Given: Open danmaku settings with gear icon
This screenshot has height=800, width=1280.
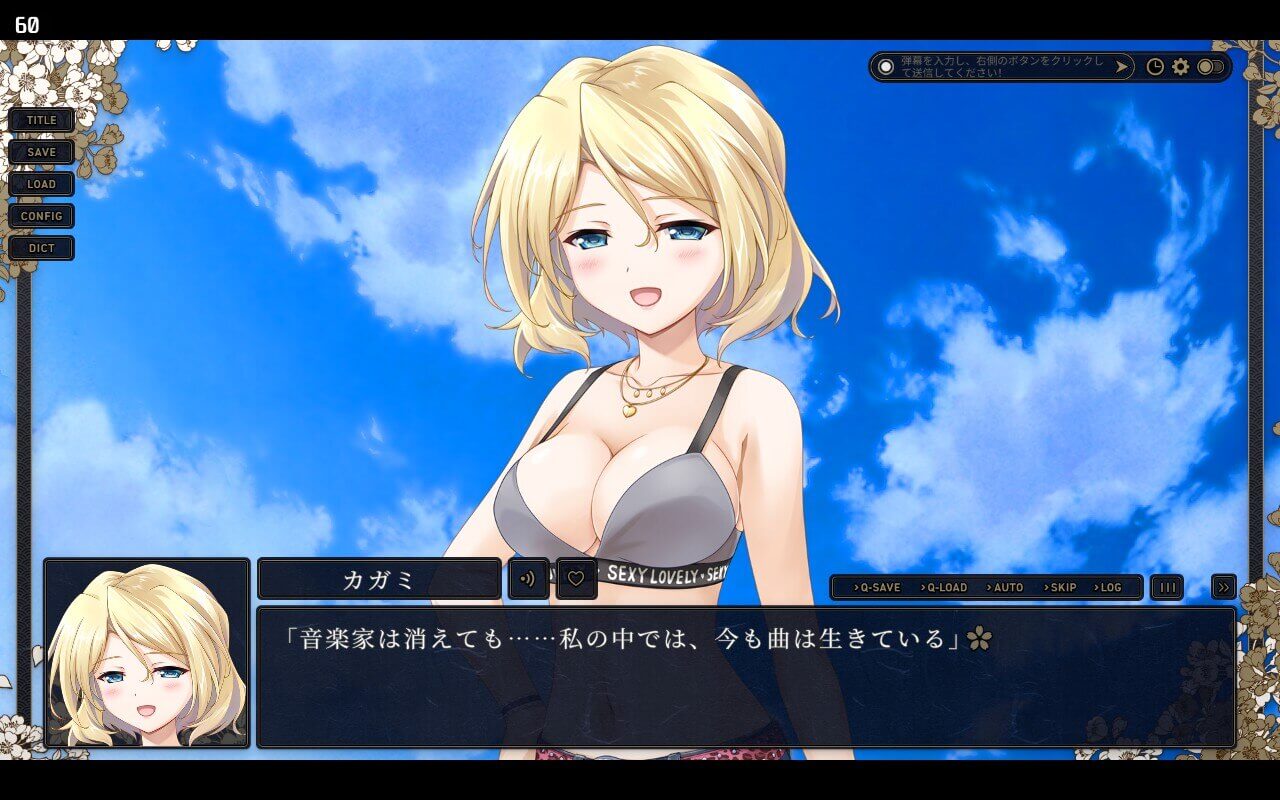Looking at the screenshot, I should (x=1182, y=67).
